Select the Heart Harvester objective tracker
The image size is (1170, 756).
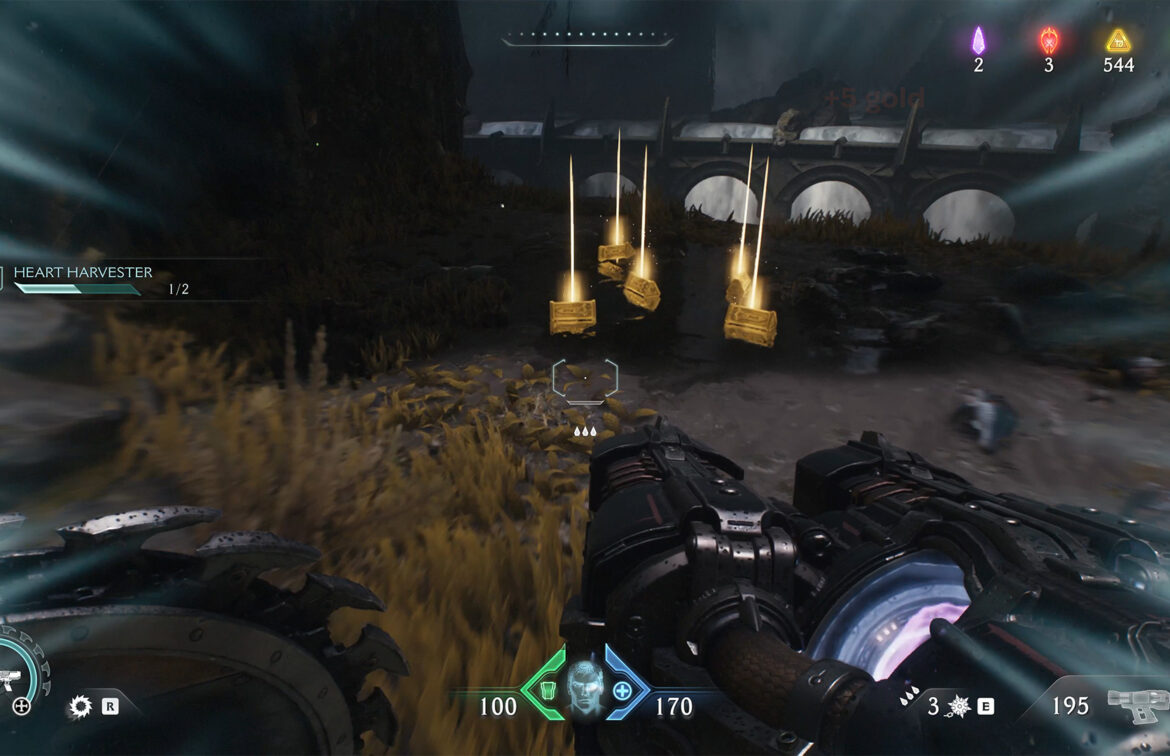pos(82,273)
